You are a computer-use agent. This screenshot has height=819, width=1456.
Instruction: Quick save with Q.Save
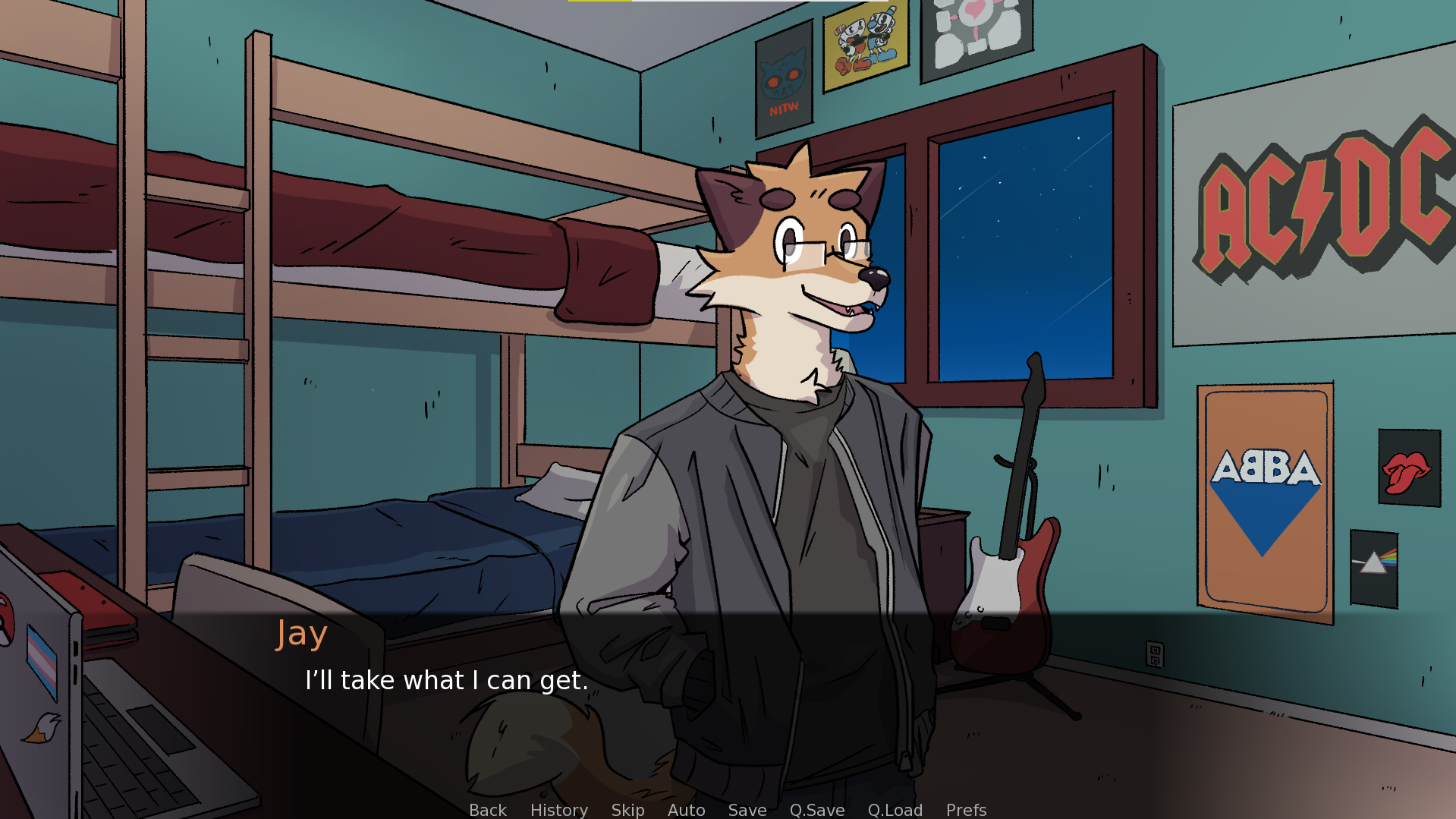pos(816,810)
